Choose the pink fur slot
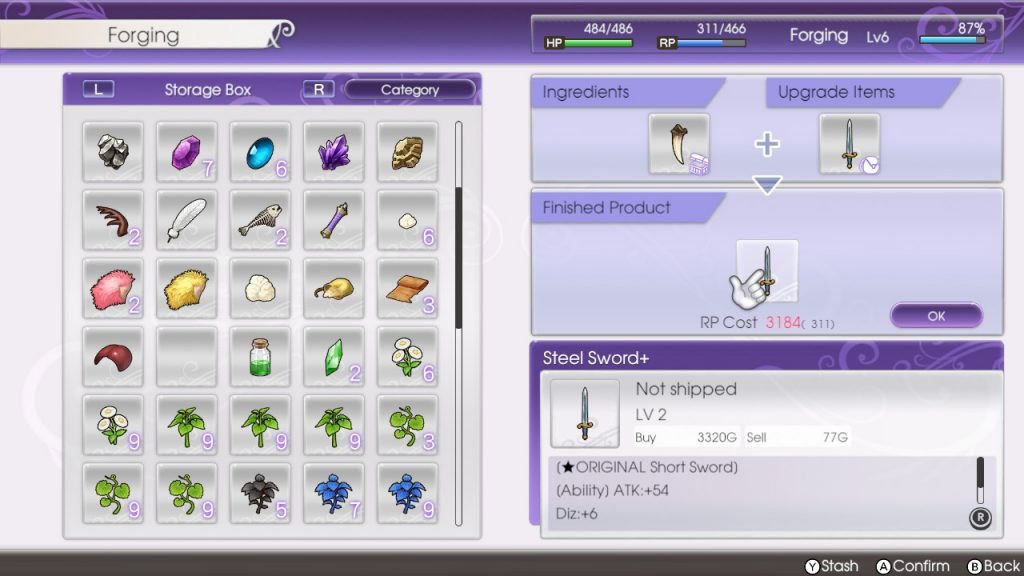 point(112,288)
